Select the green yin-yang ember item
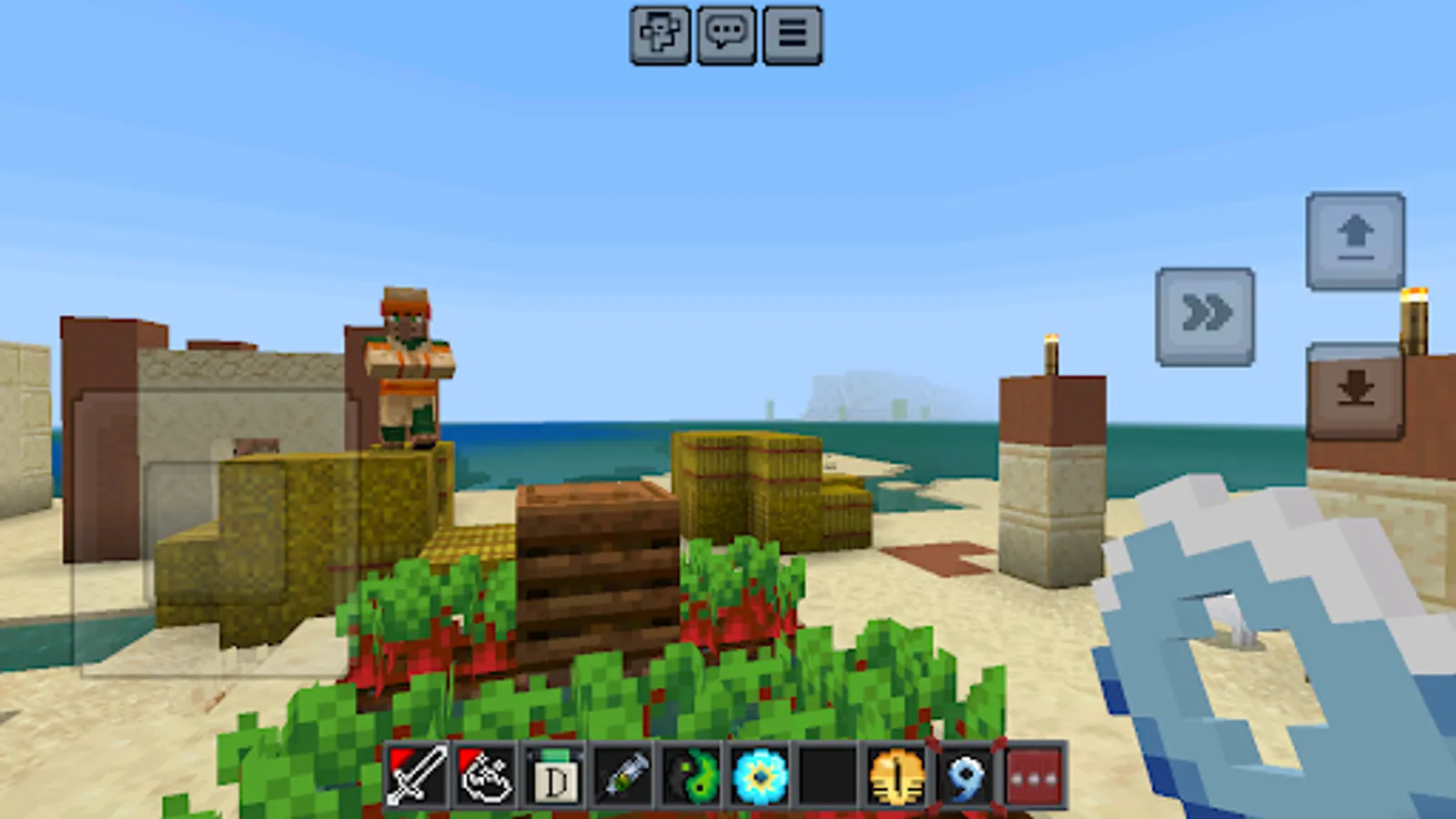Screen dimensions: 1456x819 689,778
